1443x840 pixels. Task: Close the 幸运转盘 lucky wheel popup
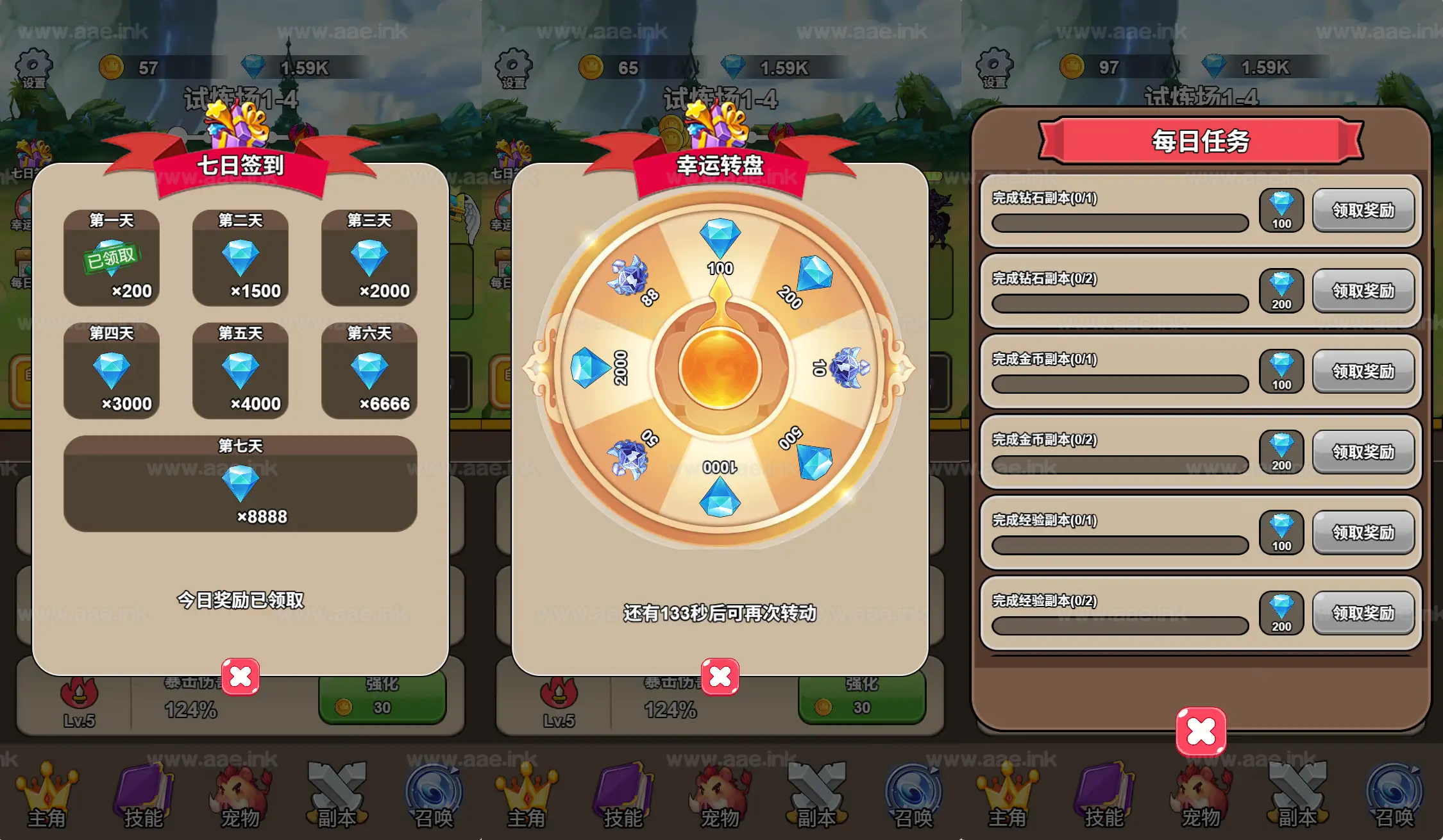click(x=720, y=676)
